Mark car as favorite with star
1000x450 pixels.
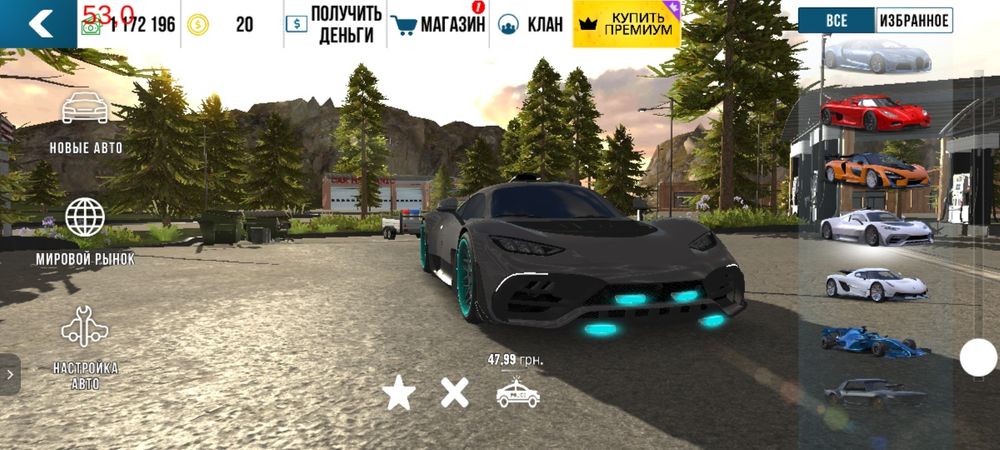coord(399,393)
